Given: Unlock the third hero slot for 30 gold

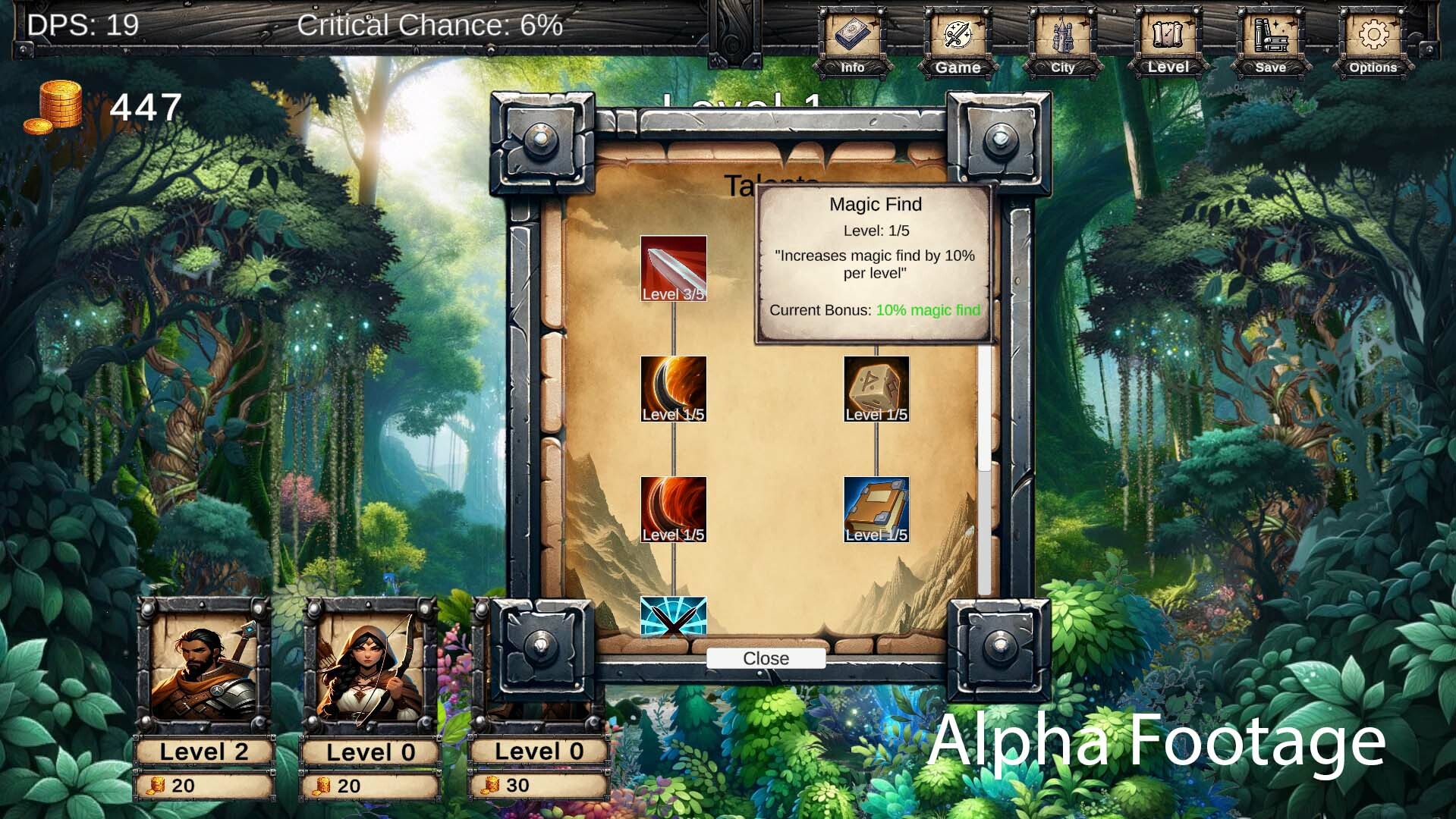Looking at the screenshot, I should (x=539, y=785).
